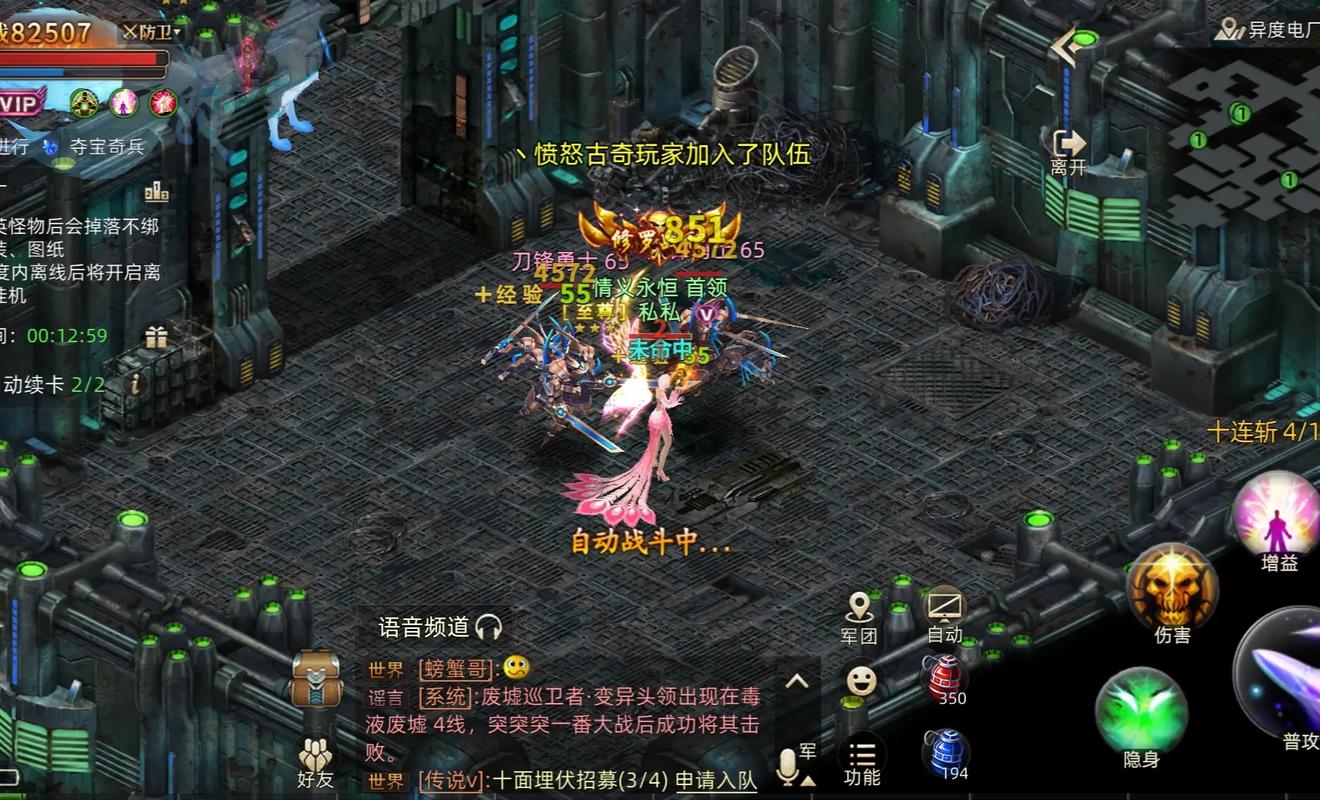Open the emoji smiley picker
Viewport: 1320px width, 800px height.
[860, 680]
